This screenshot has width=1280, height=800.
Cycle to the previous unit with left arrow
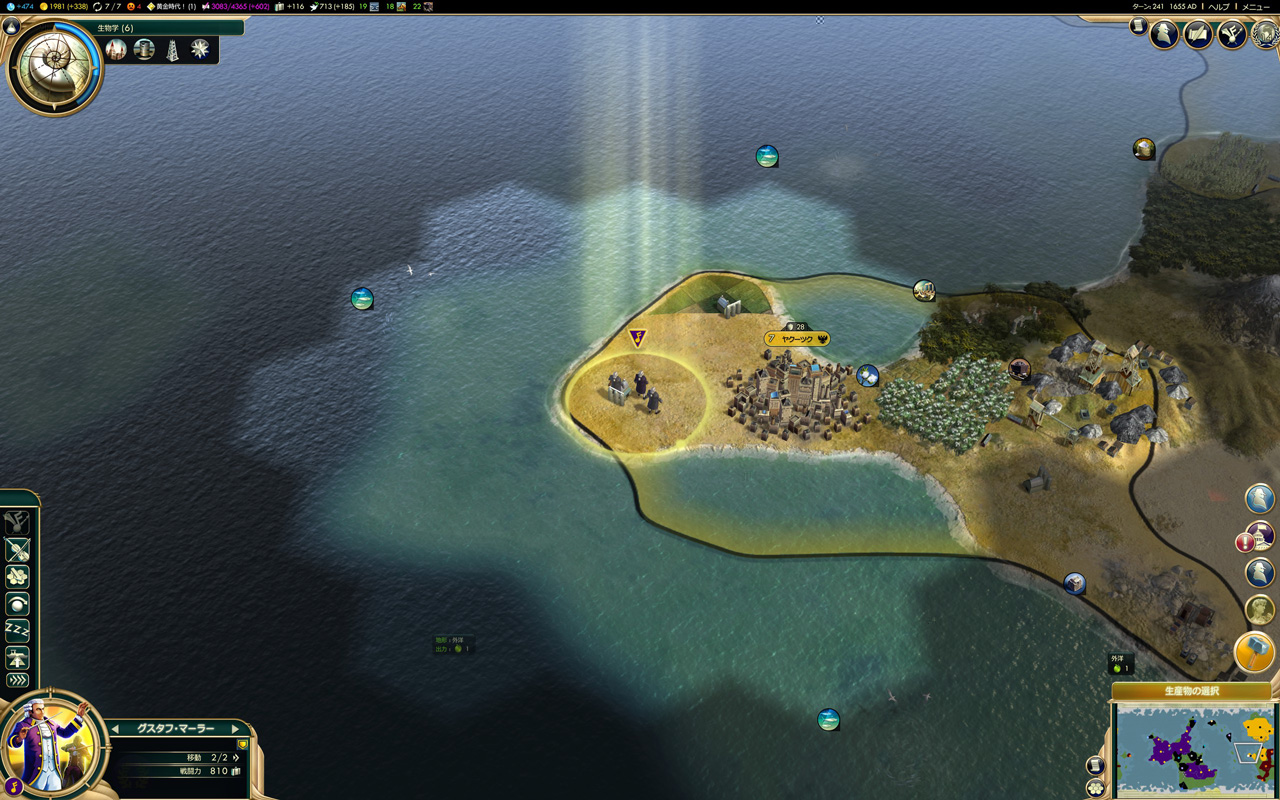coord(115,729)
